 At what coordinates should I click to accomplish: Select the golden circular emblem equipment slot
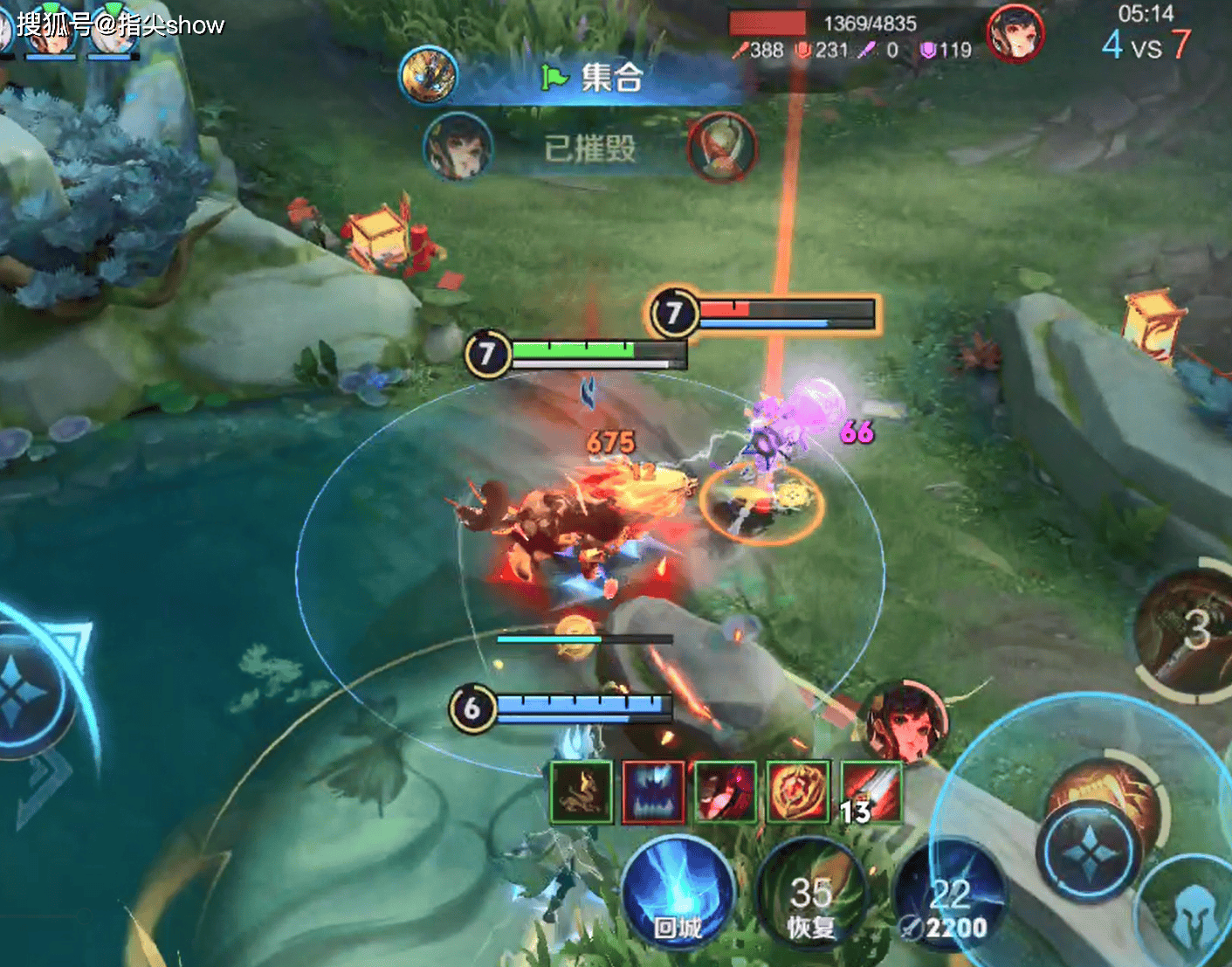tap(797, 792)
